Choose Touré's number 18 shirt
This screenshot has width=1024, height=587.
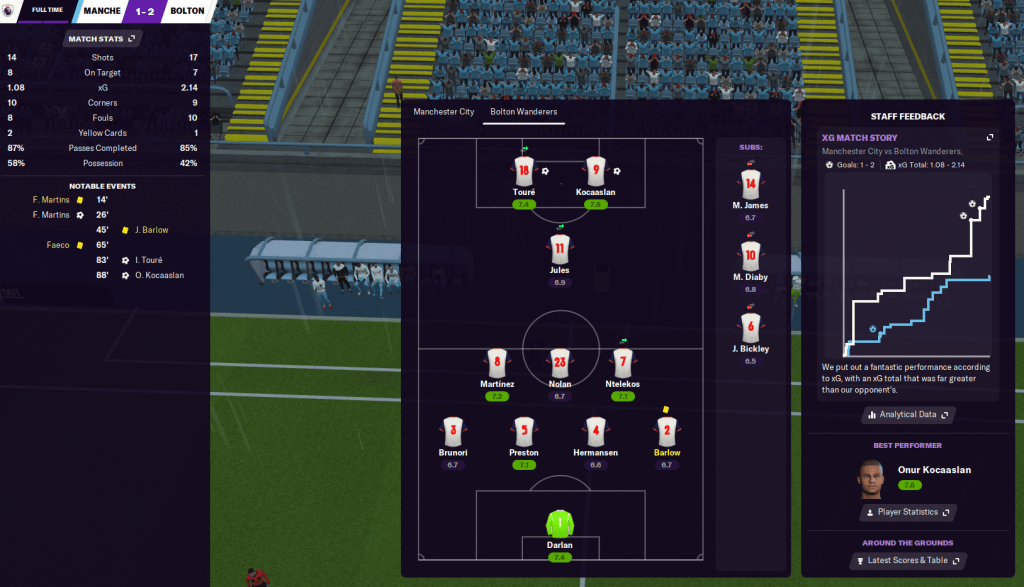pyautogui.click(x=524, y=170)
